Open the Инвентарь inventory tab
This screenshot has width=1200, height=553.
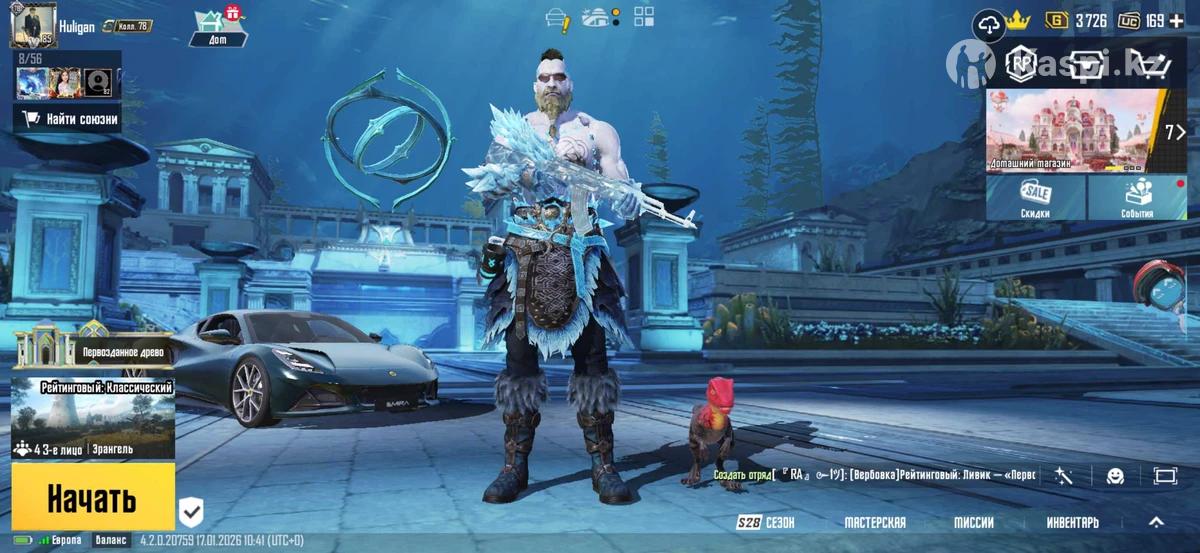coord(1072,522)
